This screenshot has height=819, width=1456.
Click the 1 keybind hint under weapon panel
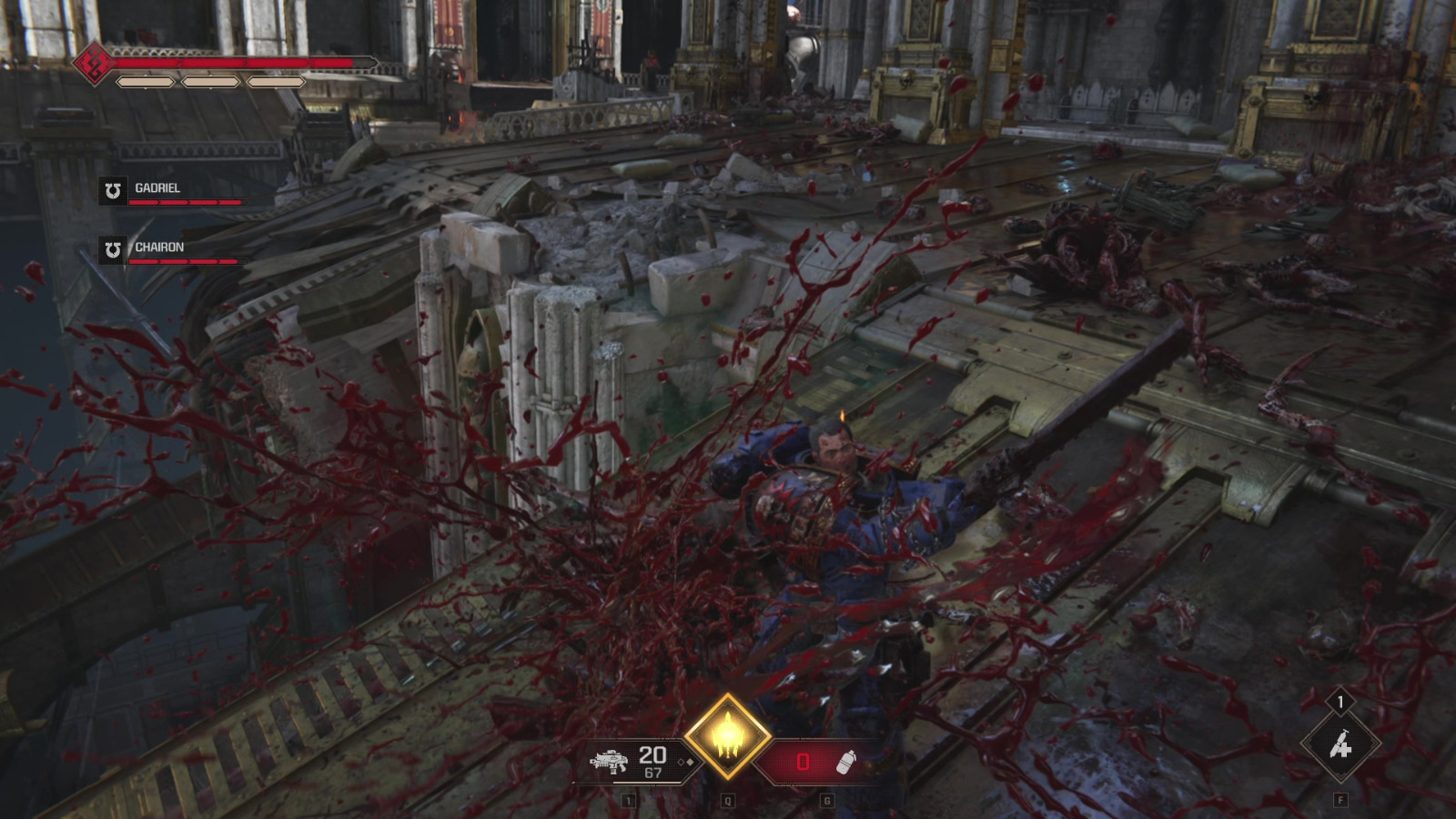coord(627,799)
